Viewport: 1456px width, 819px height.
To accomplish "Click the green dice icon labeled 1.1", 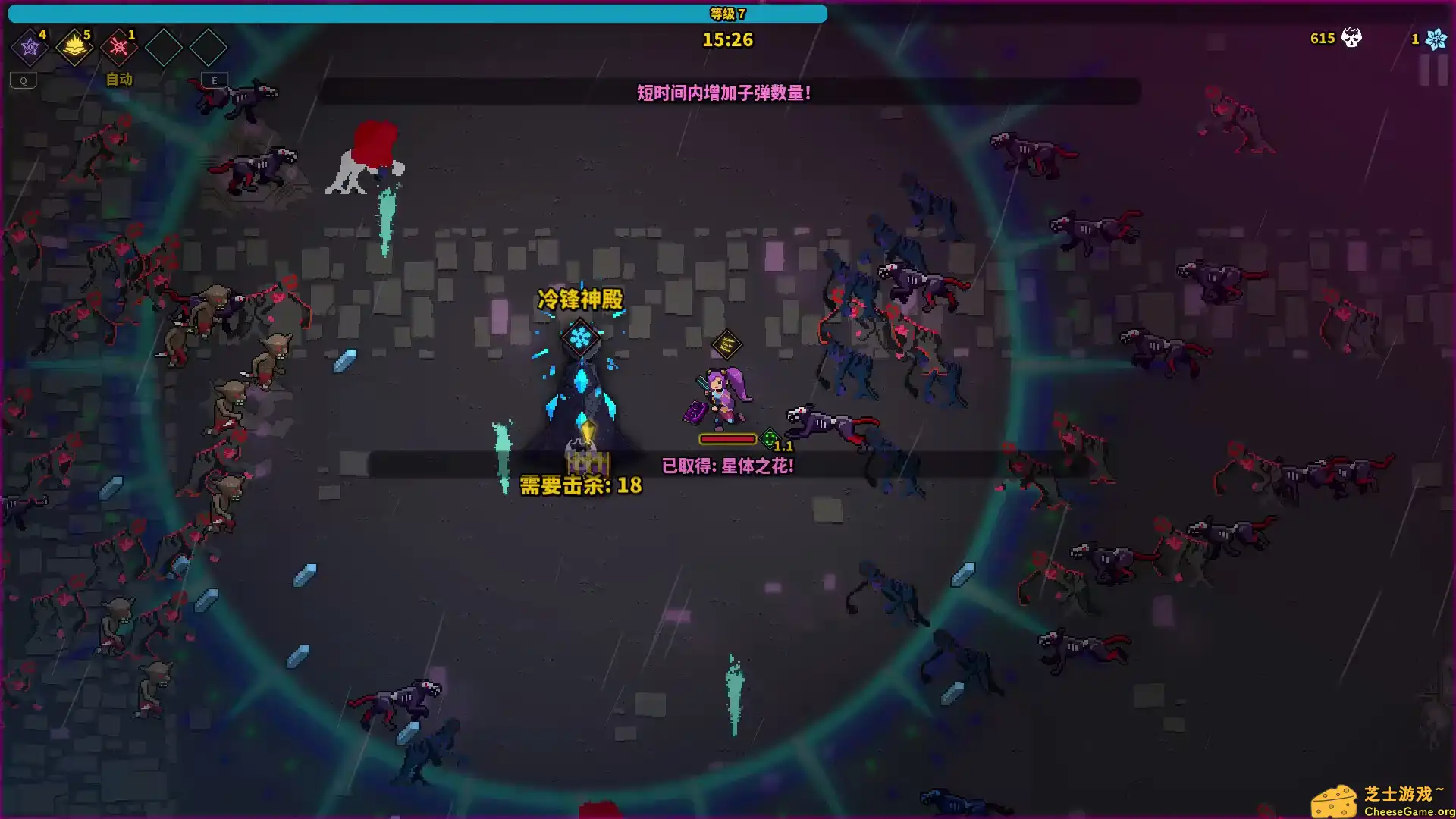I will (770, 438).
